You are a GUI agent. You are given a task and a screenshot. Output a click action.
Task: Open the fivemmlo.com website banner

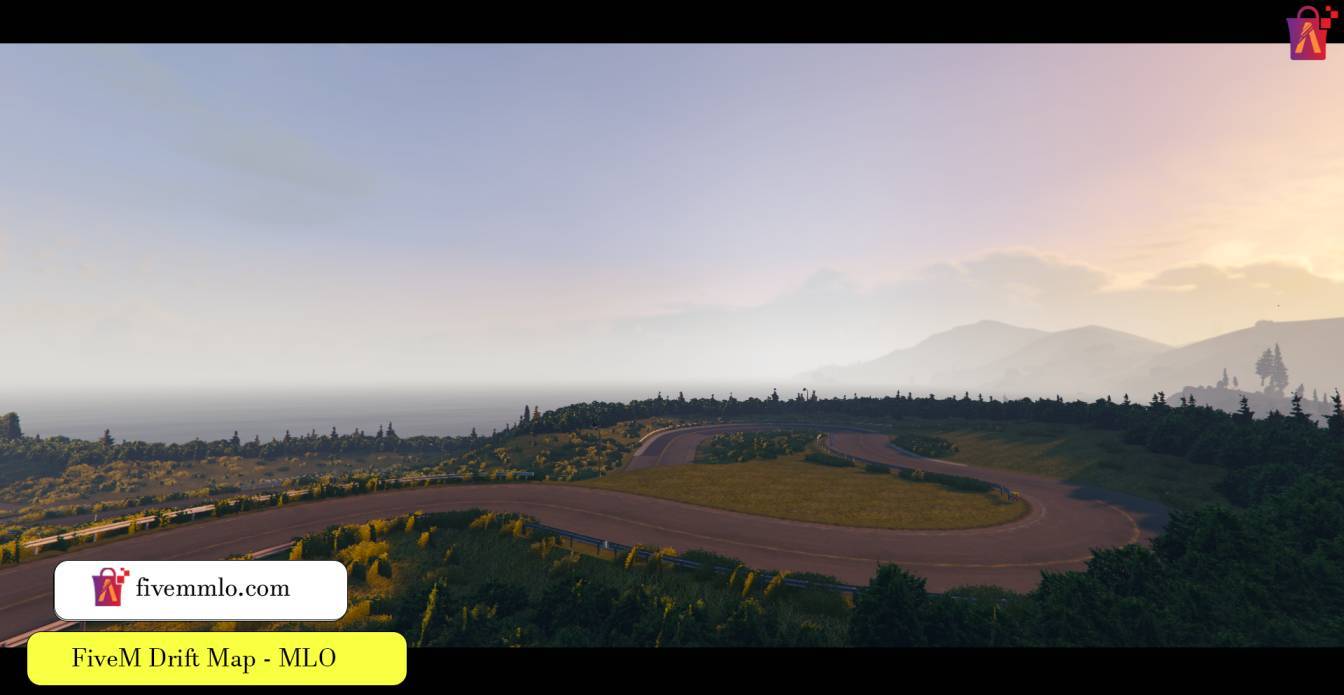pyautogui.click(x=201, y=589)
